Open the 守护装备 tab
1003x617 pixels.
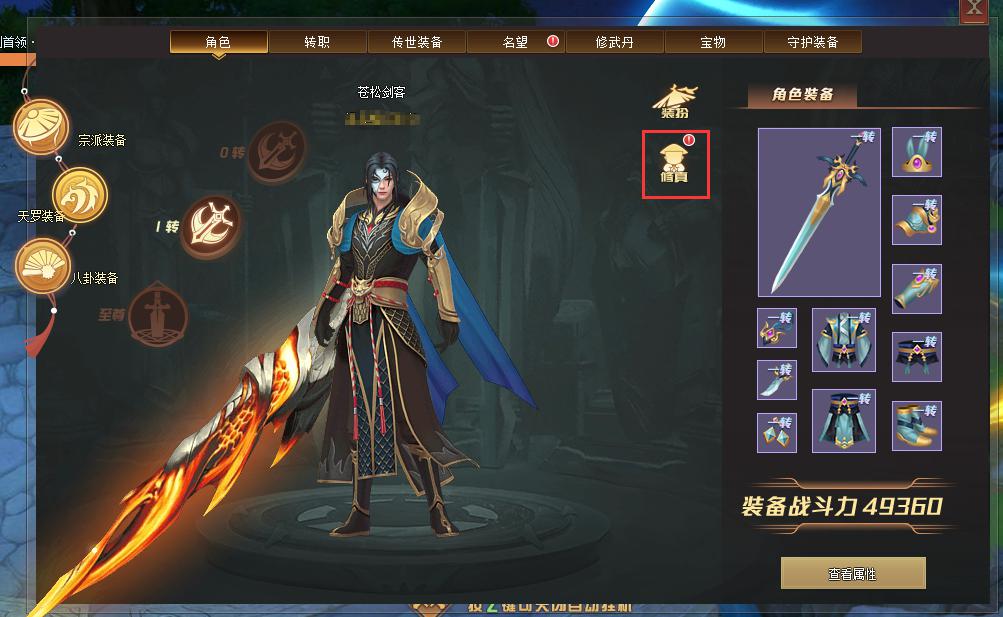pyautogui.click(x=812, y=42)
